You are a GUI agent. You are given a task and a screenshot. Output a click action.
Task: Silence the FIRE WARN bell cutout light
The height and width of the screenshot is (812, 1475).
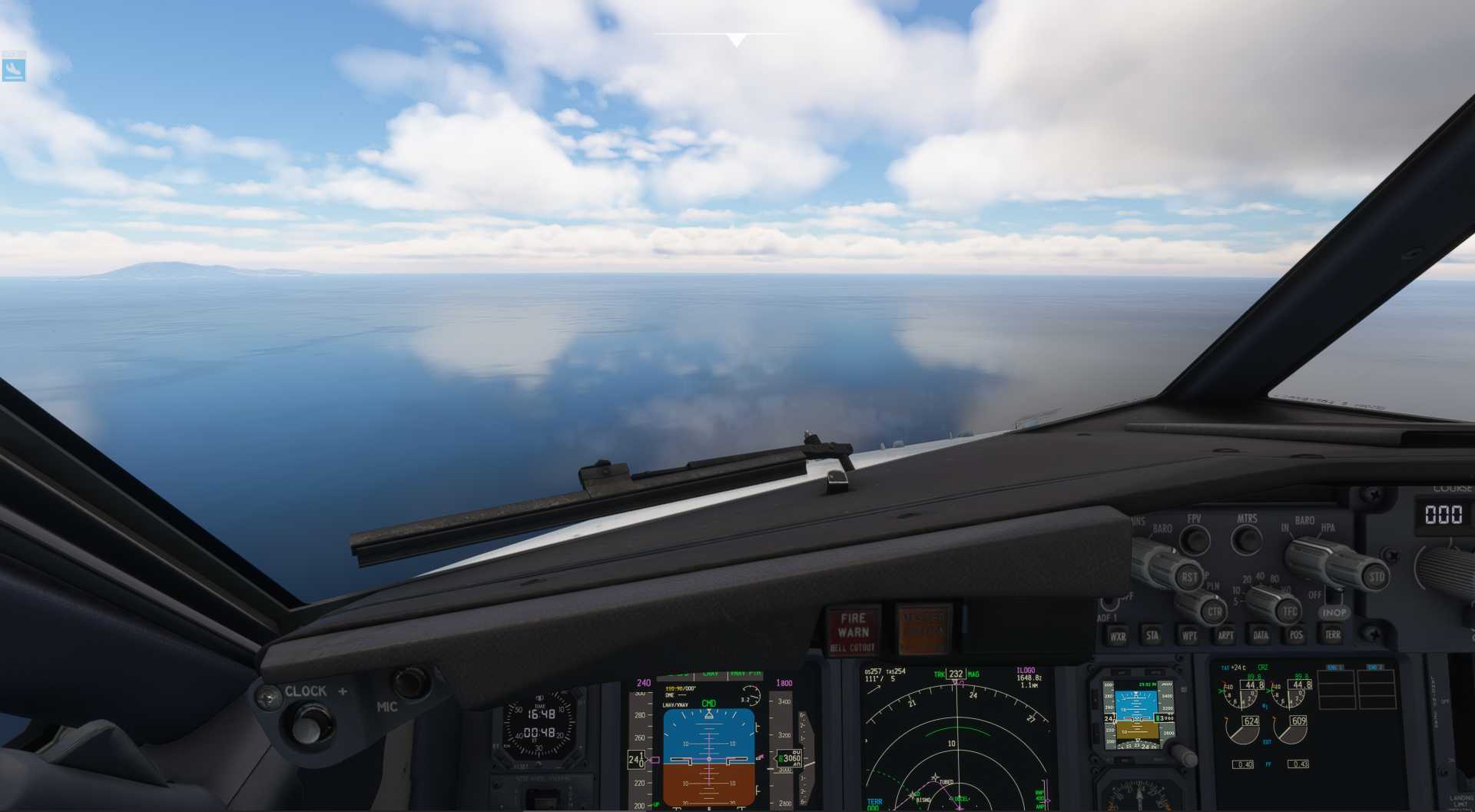pos(853,631)
